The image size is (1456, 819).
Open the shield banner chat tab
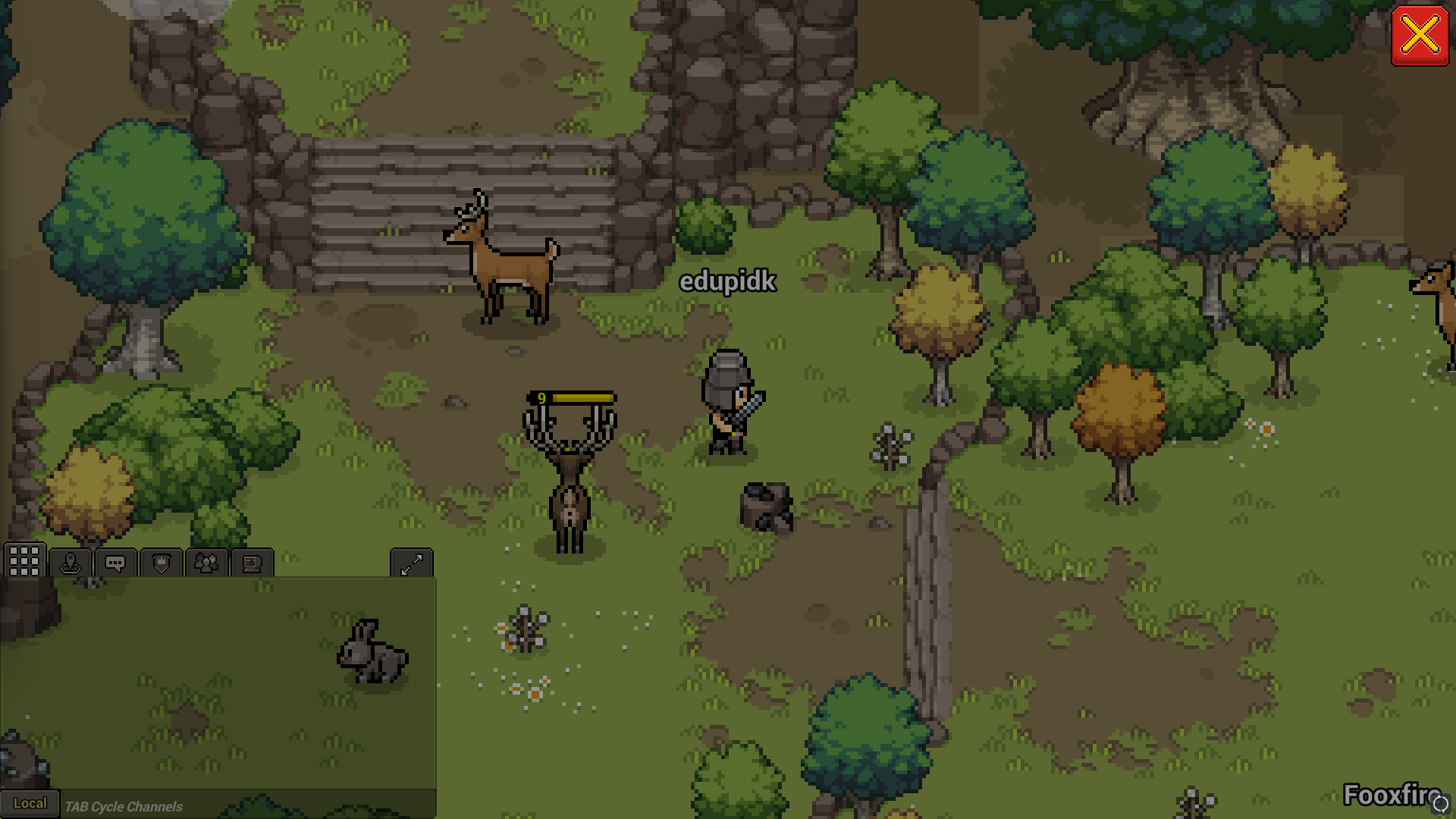tap(162, 563)
